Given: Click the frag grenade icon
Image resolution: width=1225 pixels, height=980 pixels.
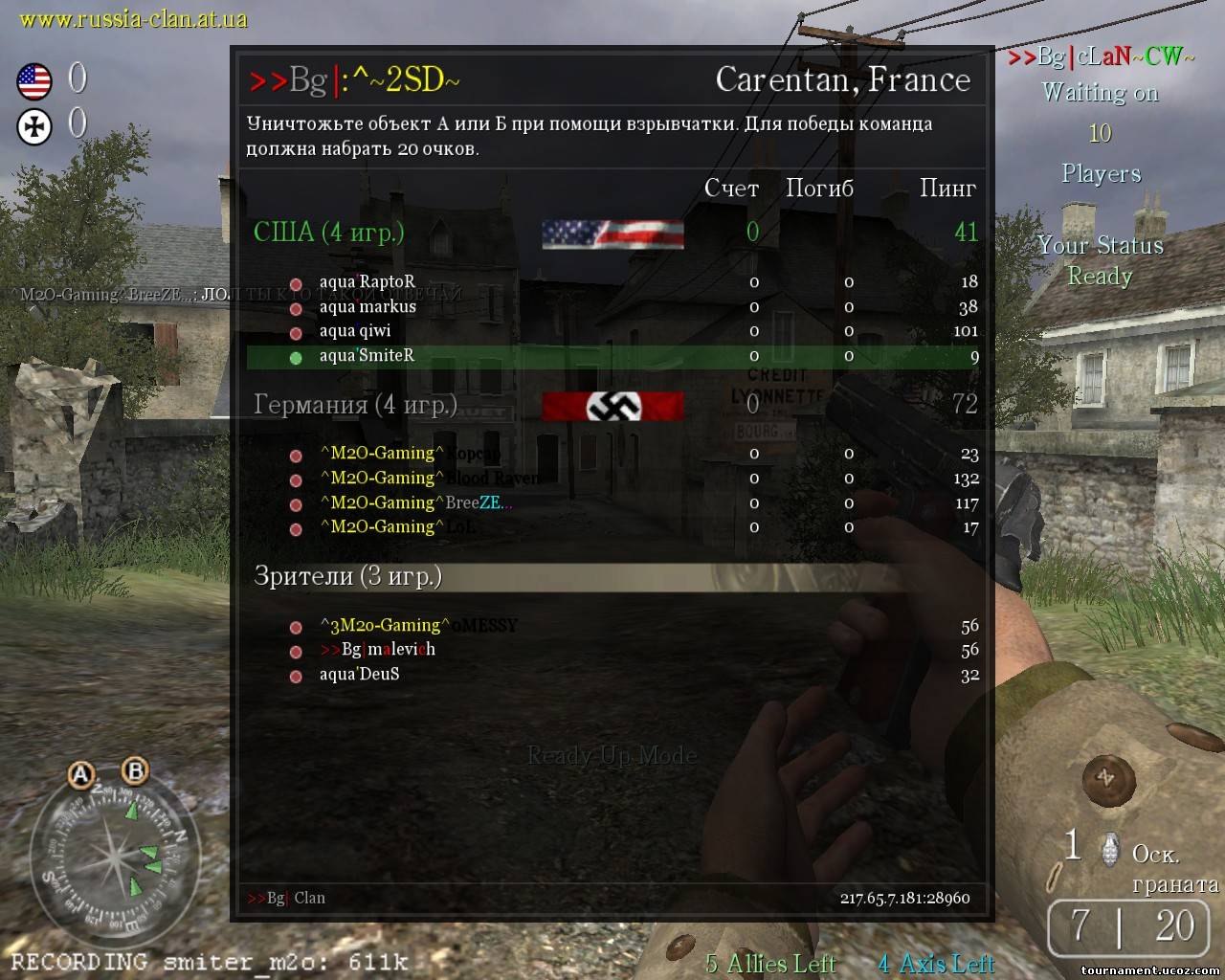Looking at the screenshot, I should [1108, 847].
